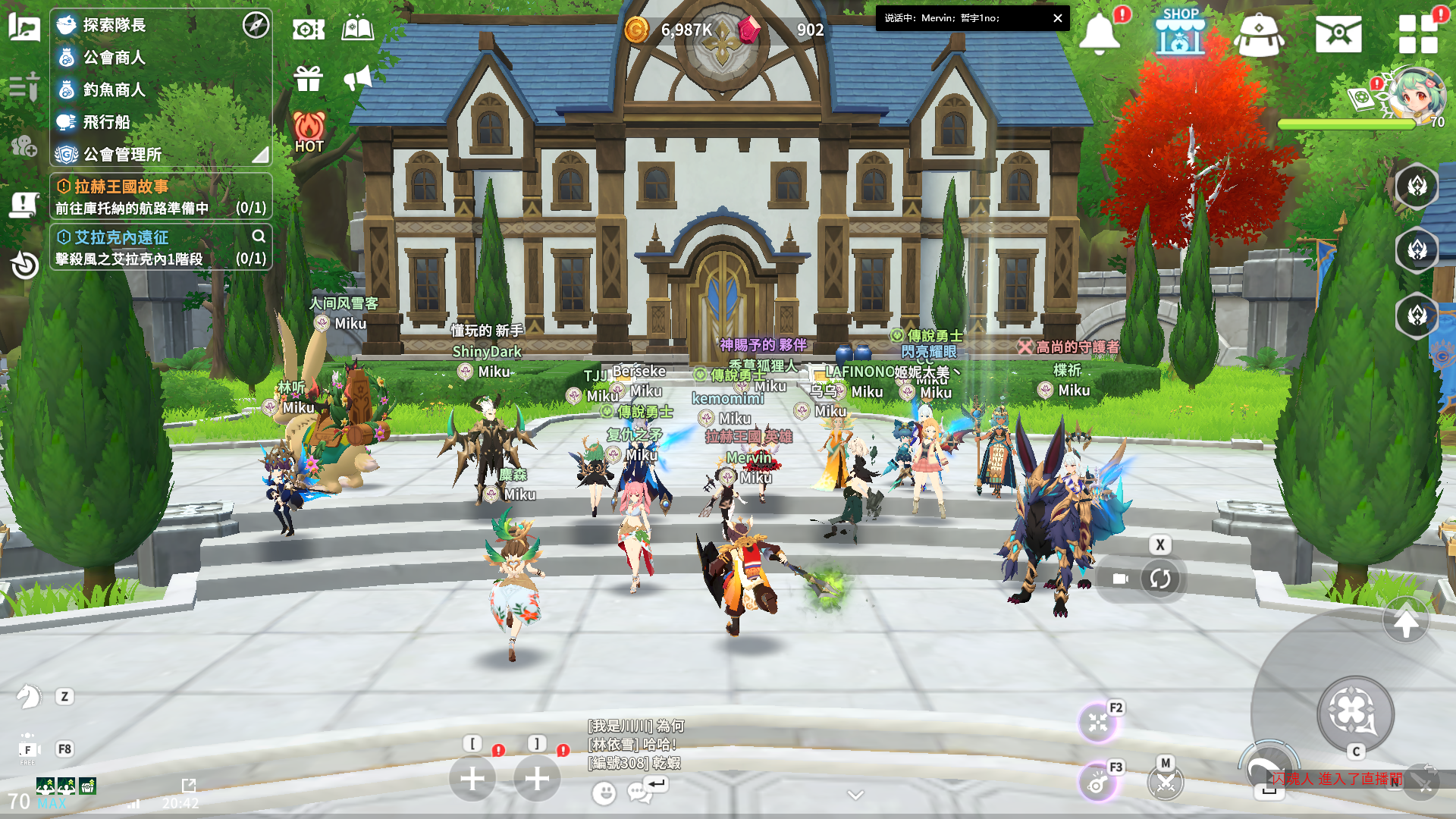The width and height of the screenshot is (1456, 819).
Task: Open the gift box rewards icon
Action: 309,78
